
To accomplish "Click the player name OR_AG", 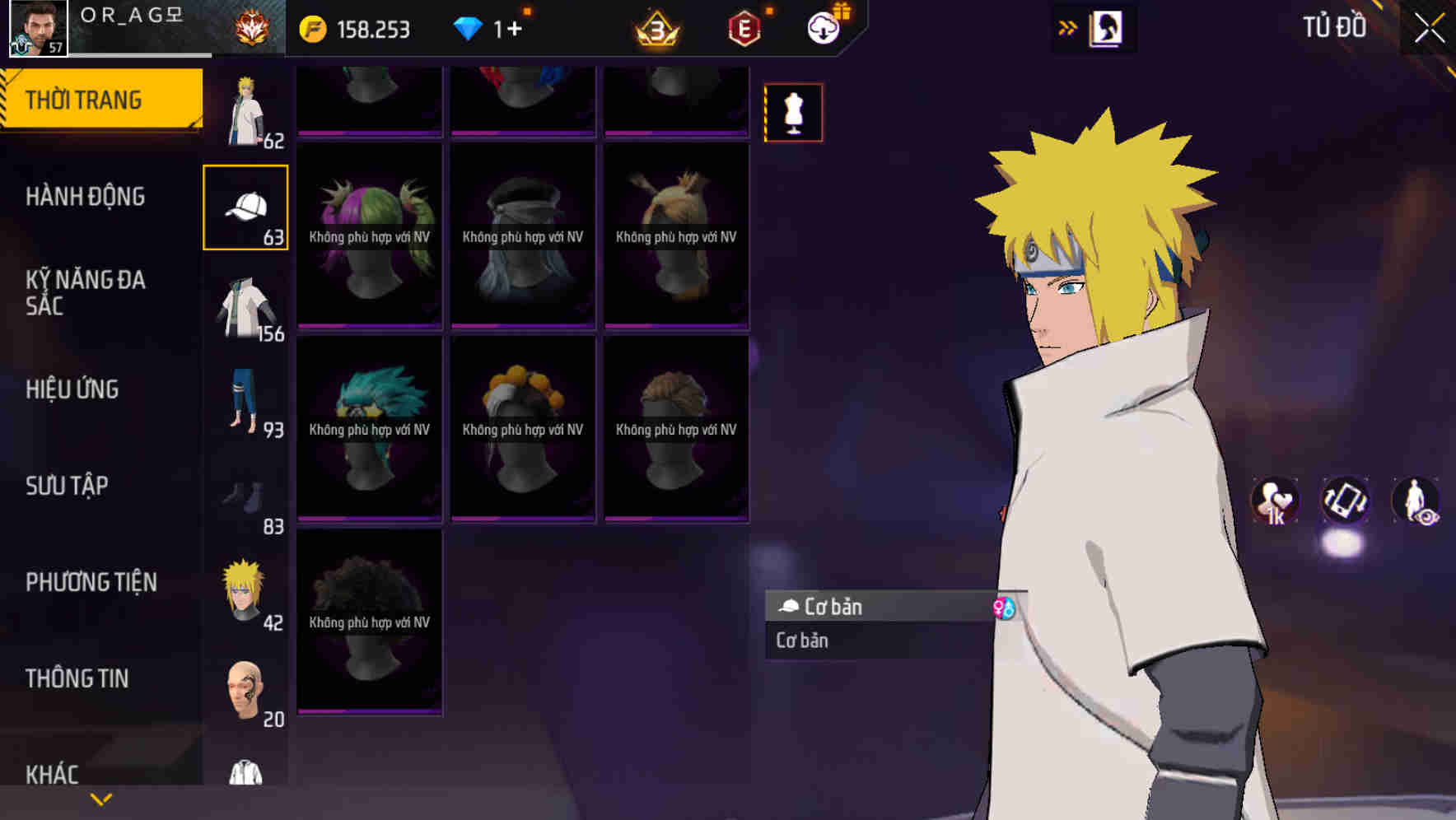I will 132,14.
